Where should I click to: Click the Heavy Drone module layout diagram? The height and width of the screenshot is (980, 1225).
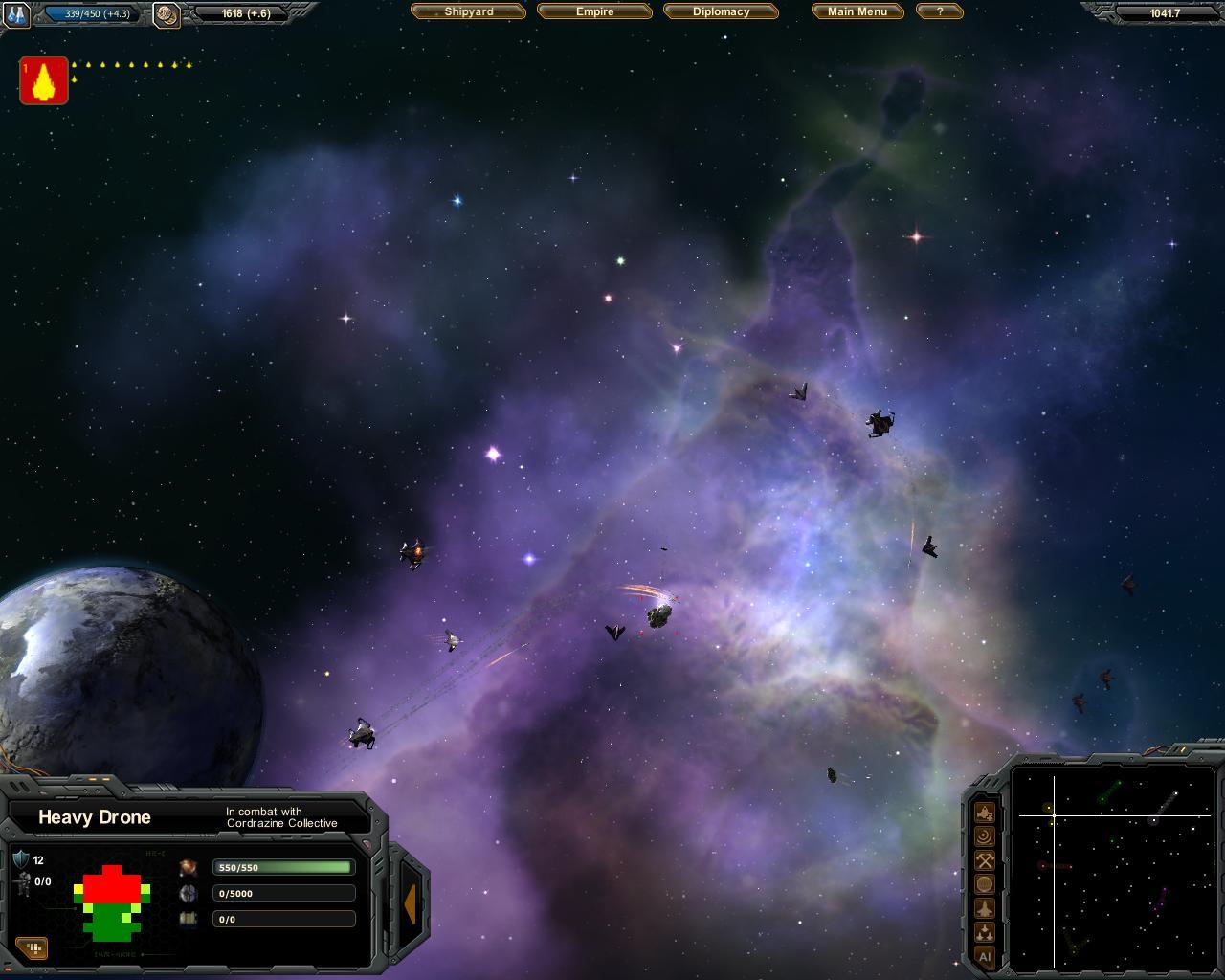(112, 902)
